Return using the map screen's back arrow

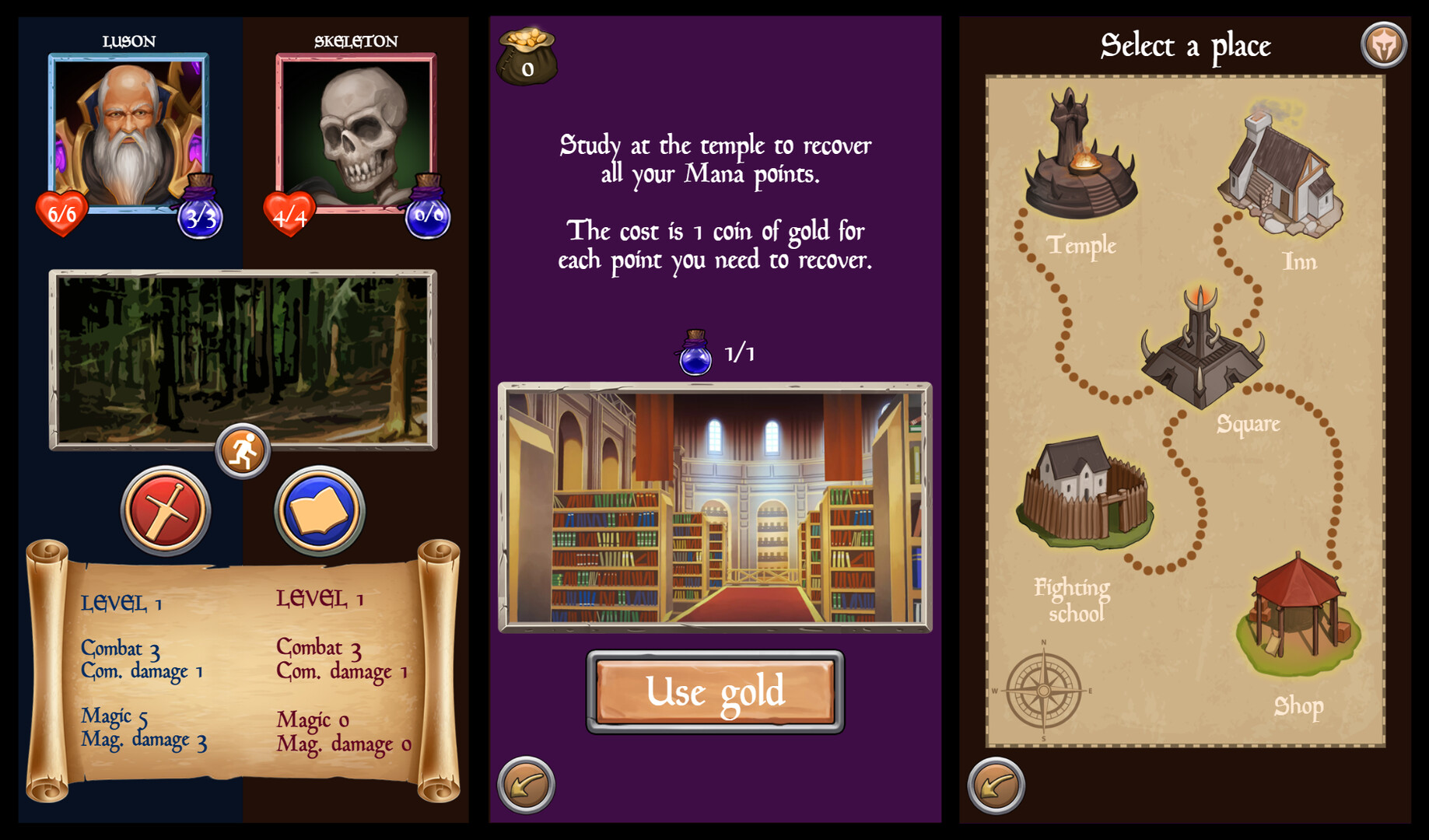[994, 786]
